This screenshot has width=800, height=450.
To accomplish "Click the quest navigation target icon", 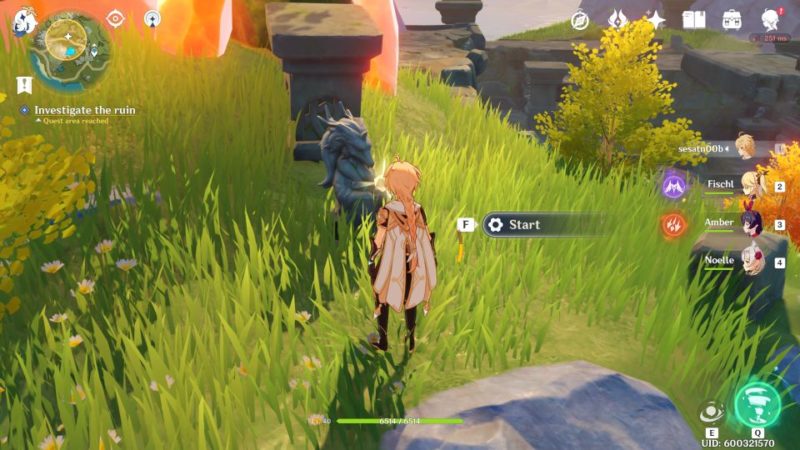I will point(115,18).
